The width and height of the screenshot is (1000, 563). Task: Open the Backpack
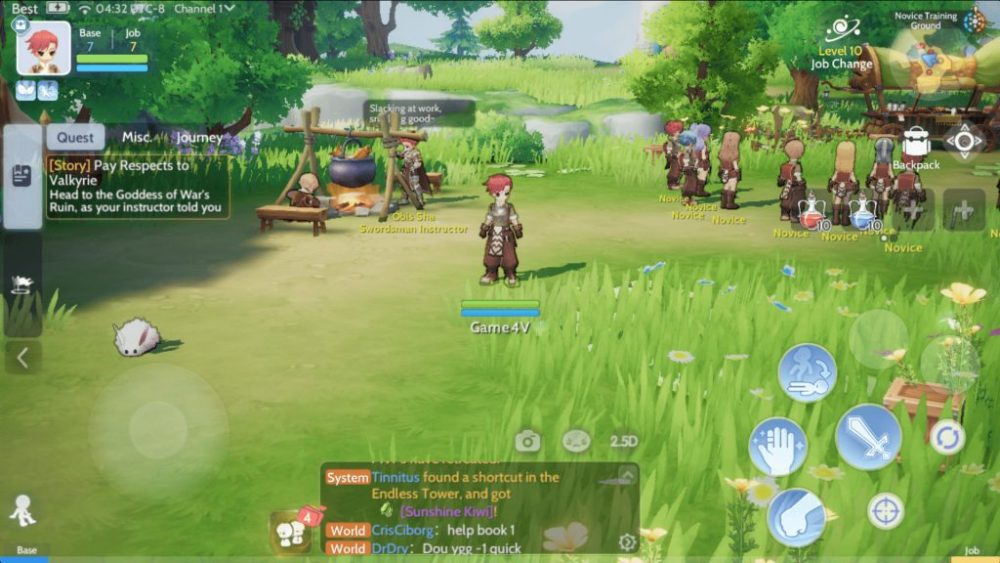click(916, 148)
